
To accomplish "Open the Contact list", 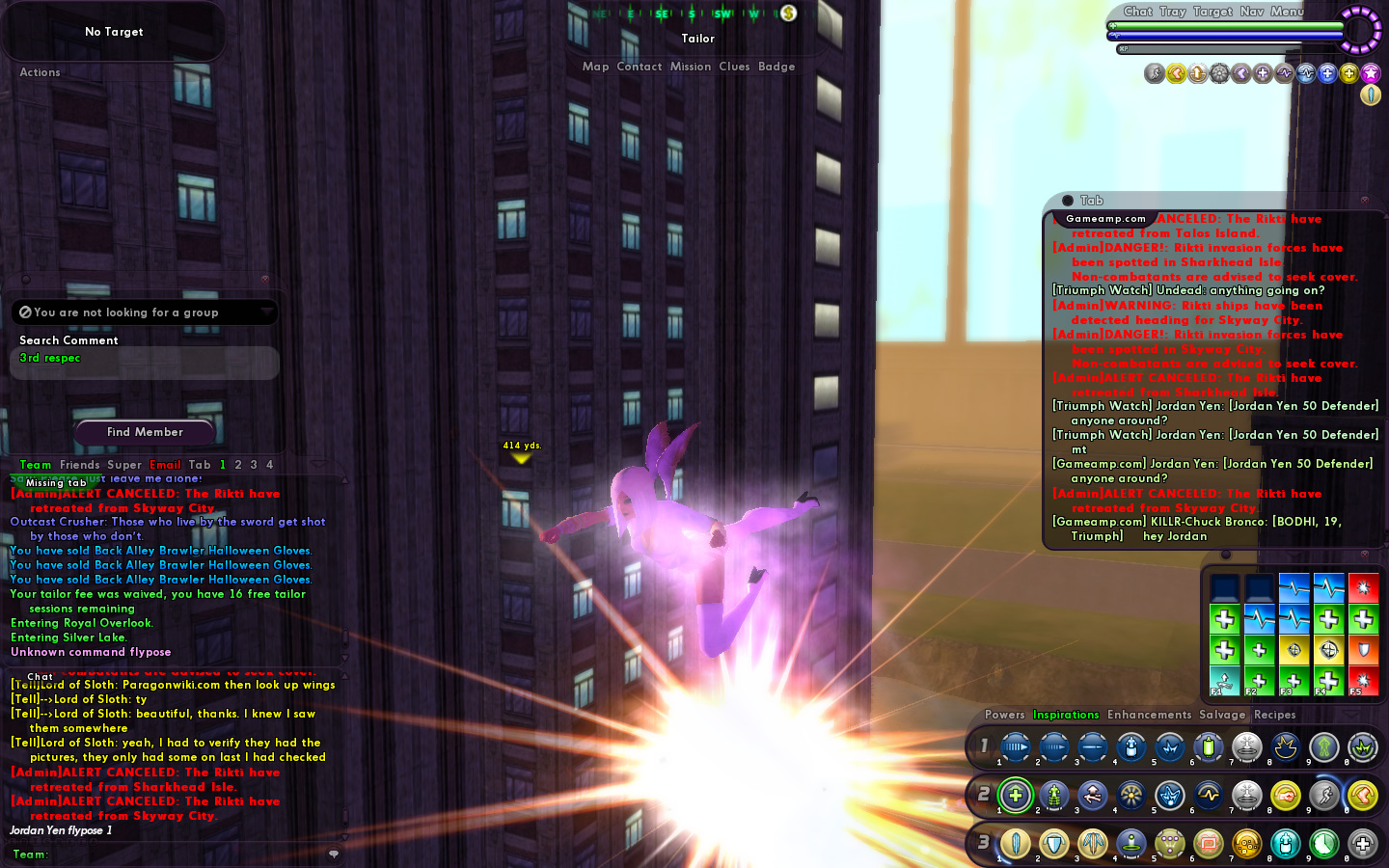I will [x=639, y=67].
